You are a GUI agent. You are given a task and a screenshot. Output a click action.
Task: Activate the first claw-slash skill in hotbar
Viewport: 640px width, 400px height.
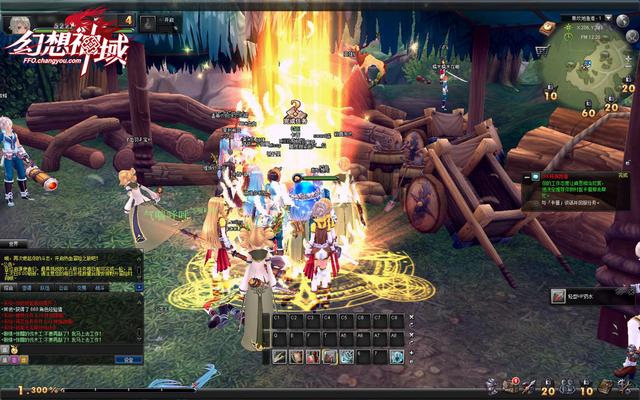[x=279, y=357]
